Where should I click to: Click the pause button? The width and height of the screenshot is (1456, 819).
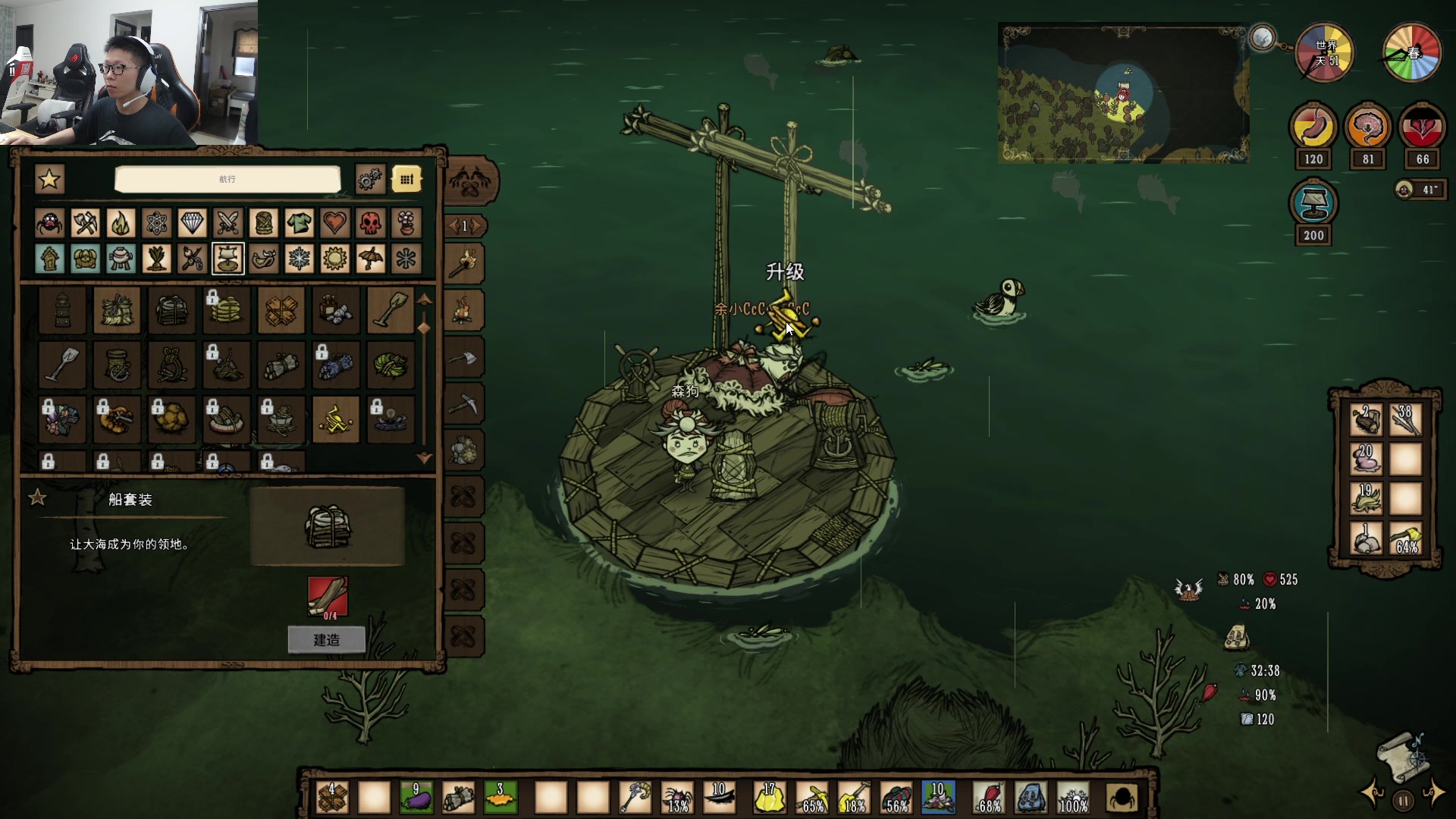pos(1404,800)
